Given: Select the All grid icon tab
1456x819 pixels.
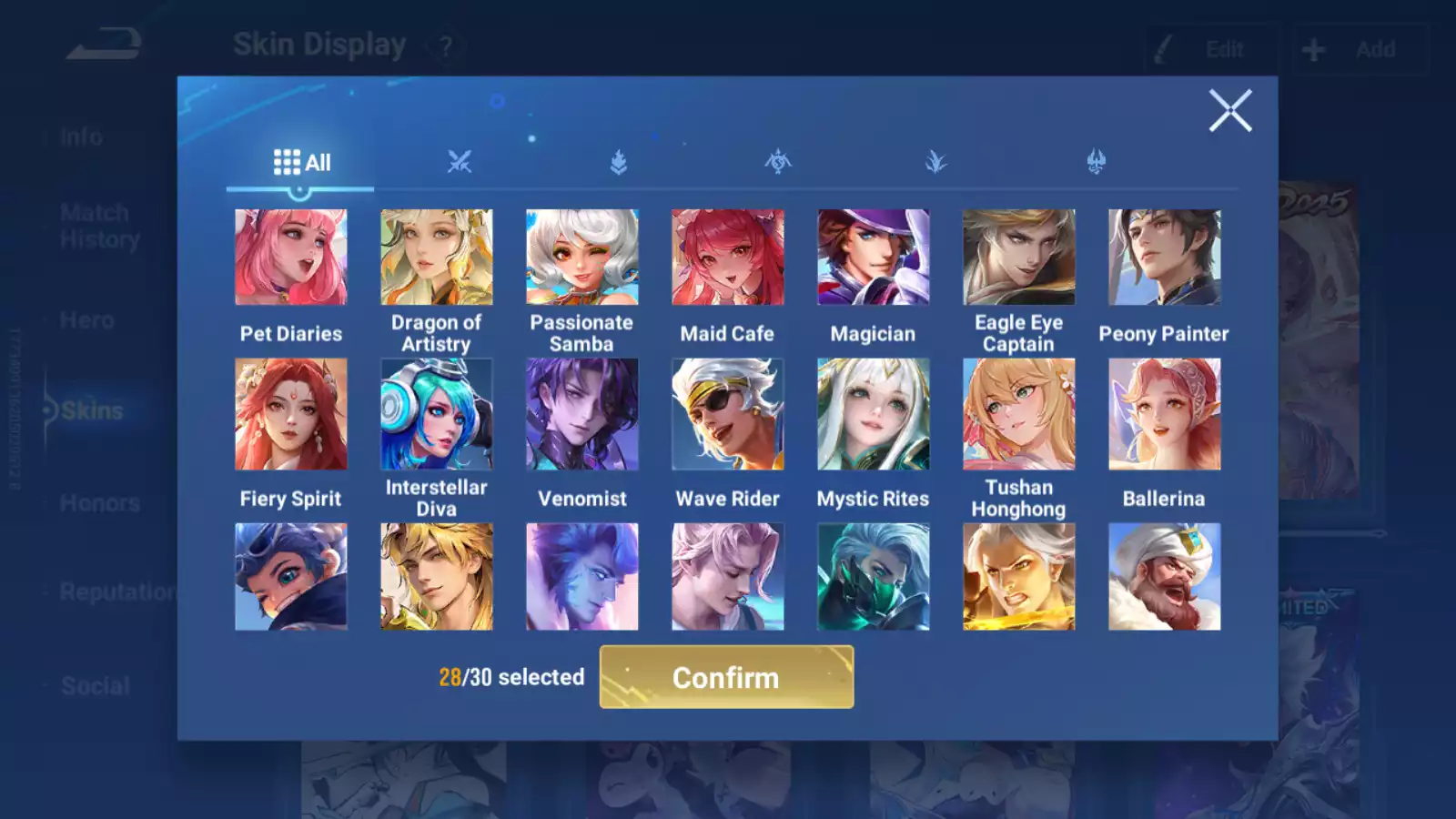Looking at the screenshot, I should [300, 162].
